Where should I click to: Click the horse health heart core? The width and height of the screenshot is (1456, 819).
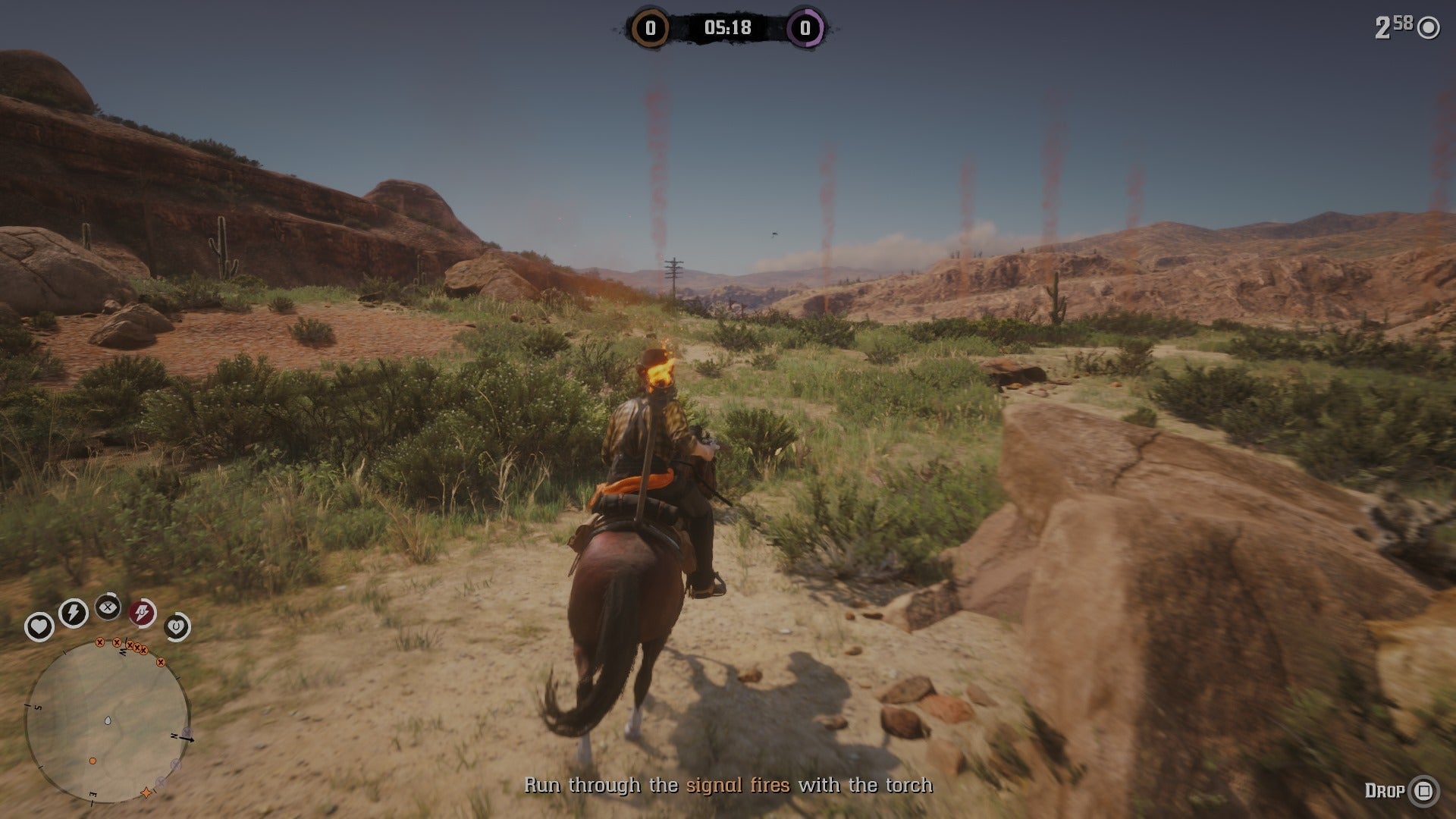(x=177, y=627)
